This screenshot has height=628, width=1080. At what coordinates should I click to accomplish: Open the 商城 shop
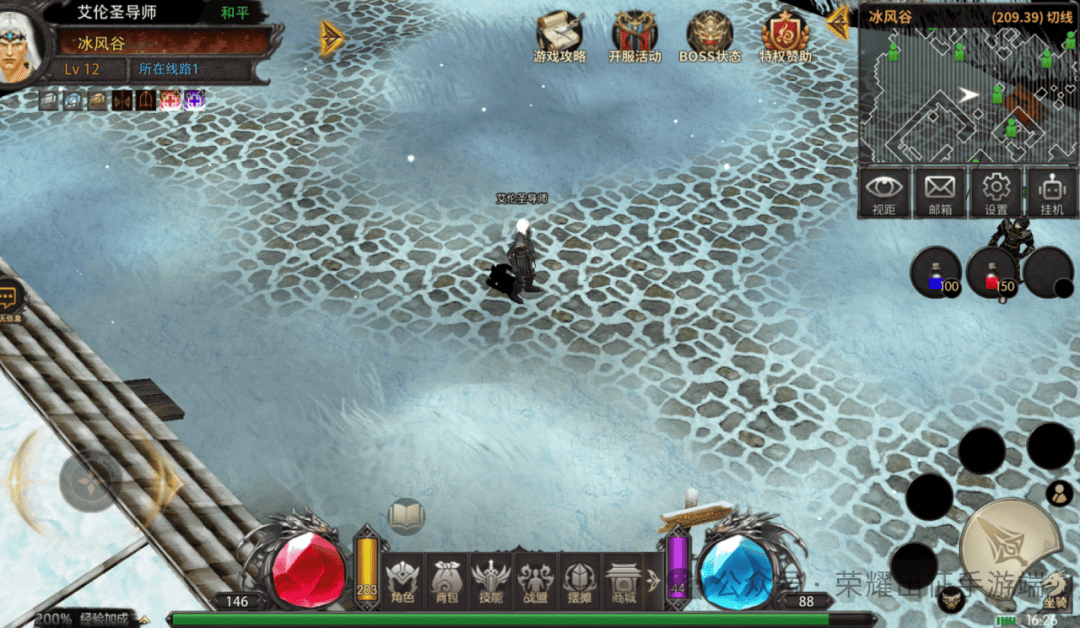(x=623, y=580)
